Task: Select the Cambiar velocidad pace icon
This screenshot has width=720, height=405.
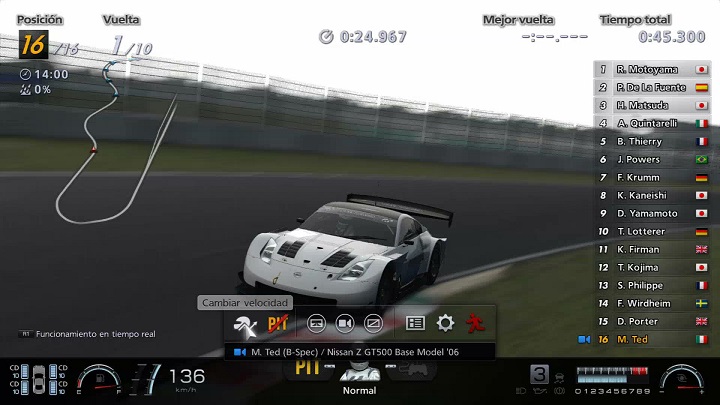Action: (x=244, y=323)
